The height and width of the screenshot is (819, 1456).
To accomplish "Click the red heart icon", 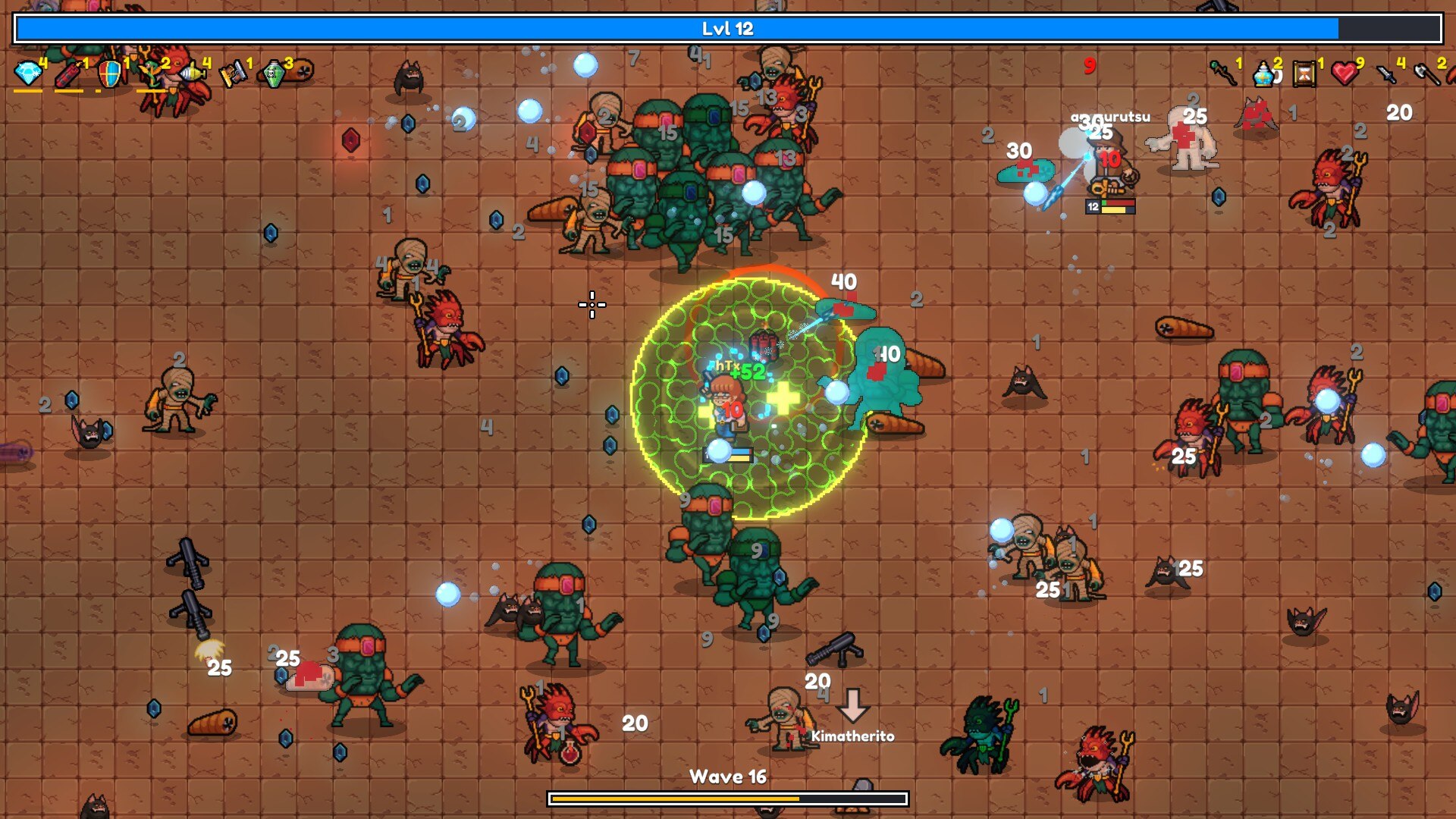I will tap(1345, 74).
